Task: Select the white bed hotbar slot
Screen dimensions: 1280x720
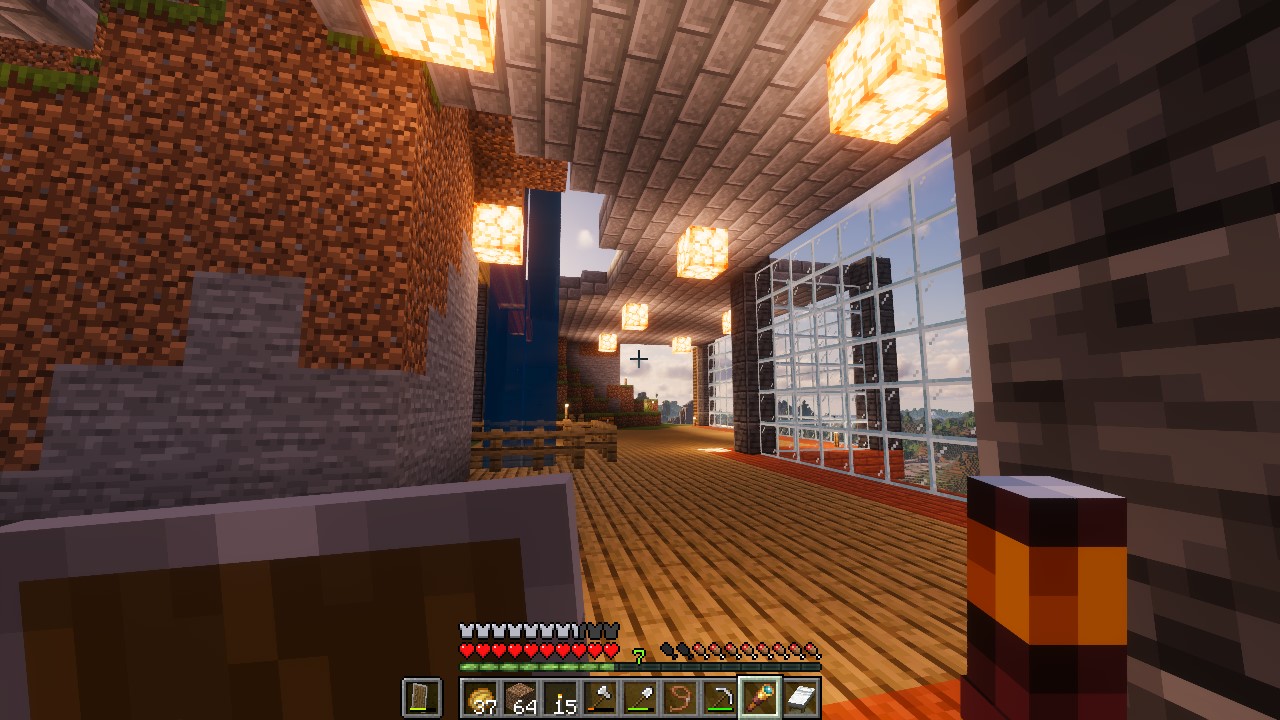Action: pyautogui.click(x=798, y=697)
